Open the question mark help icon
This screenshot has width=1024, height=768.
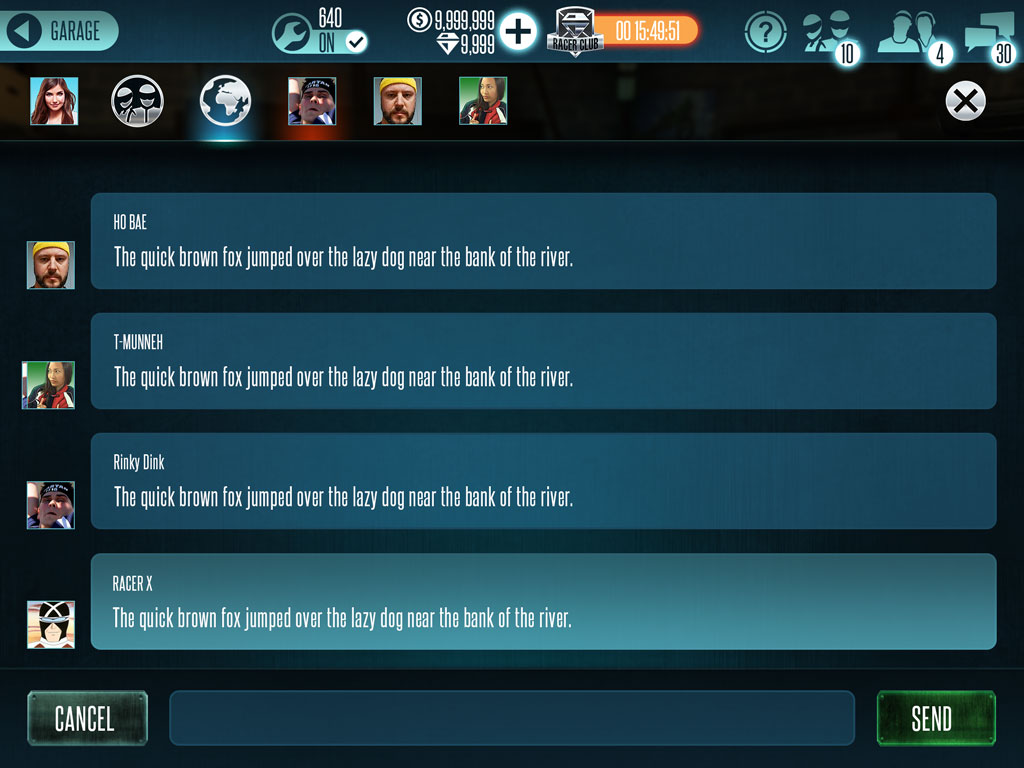pyautogui.click(x=765, y=32)
